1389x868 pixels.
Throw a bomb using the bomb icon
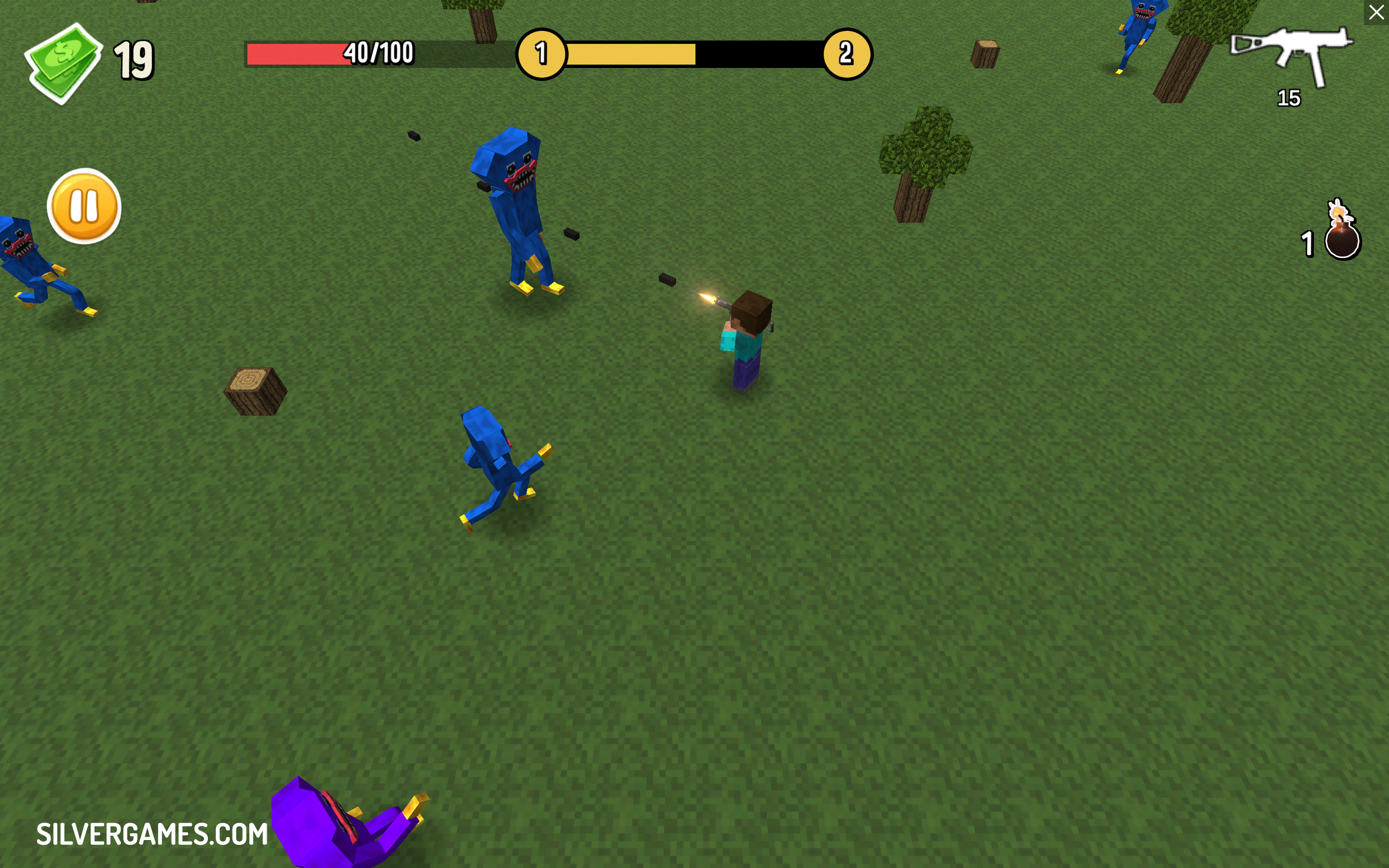[x=1342, y=235]
